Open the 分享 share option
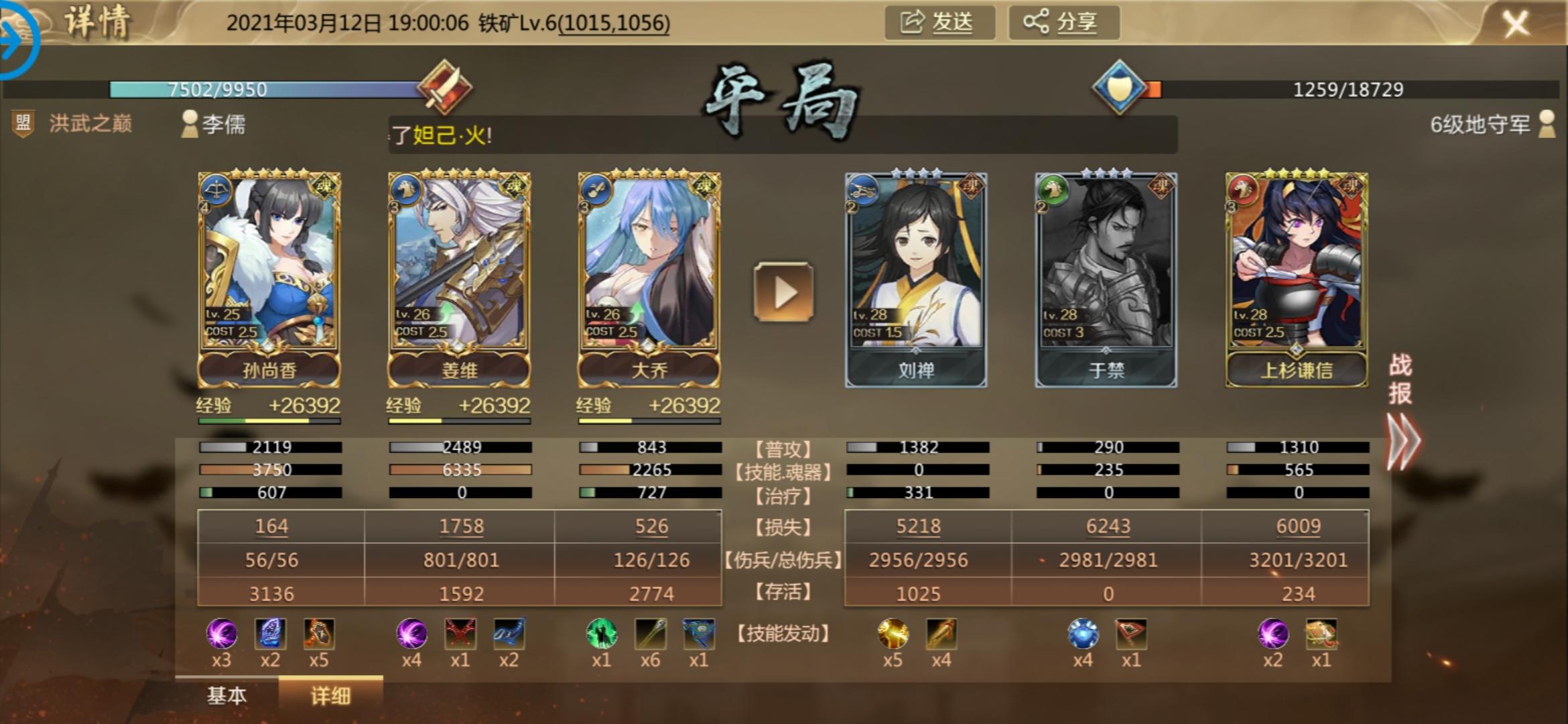This screenshot has height=724, width=1568. click(1063, 23)
